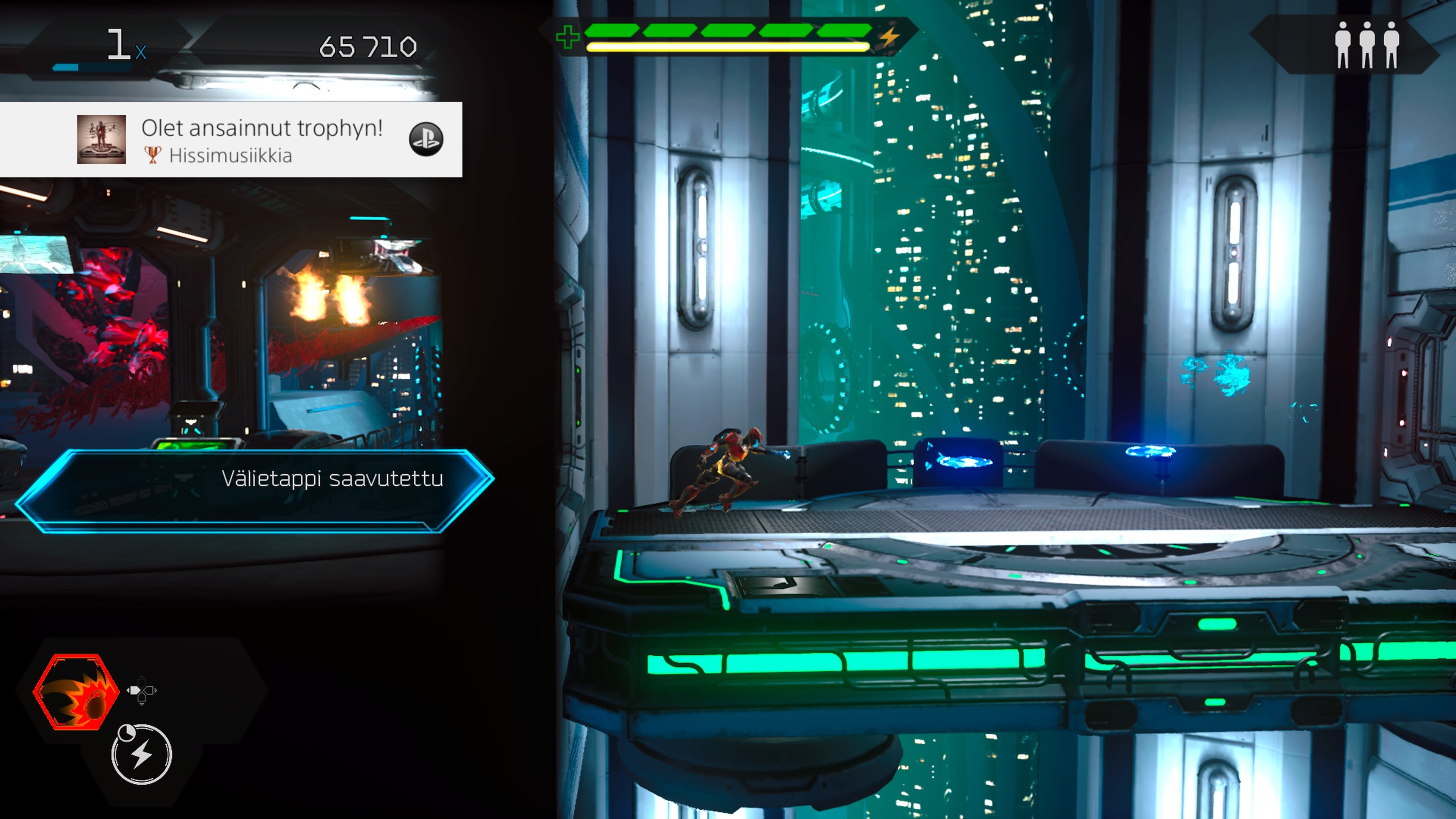Click the PlayStation logo on the notification
Screen dimensions: 1456x819
(x=425, y=139)
